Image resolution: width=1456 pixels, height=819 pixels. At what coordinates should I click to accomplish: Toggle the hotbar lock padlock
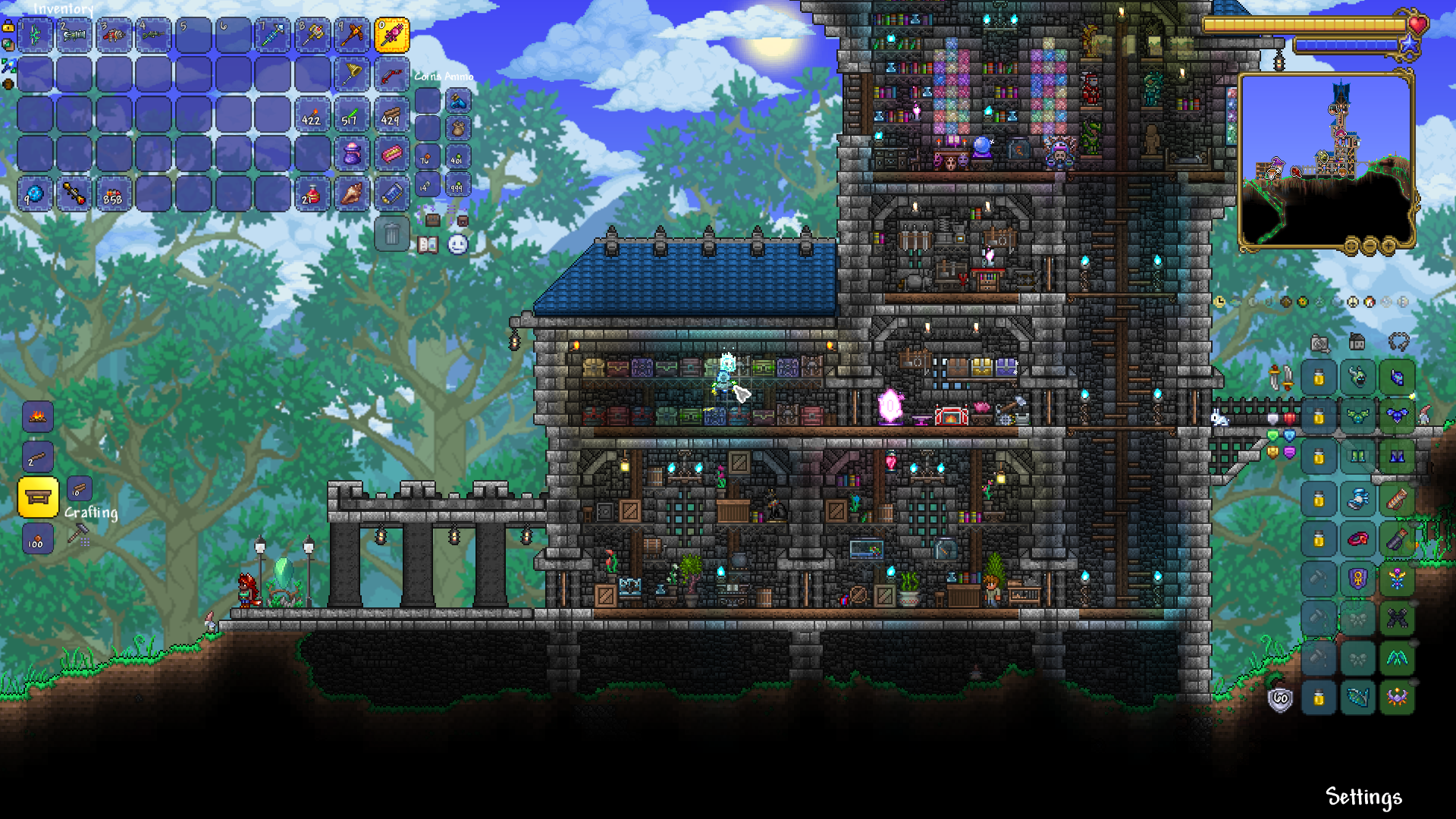click(x=8, y=27)
